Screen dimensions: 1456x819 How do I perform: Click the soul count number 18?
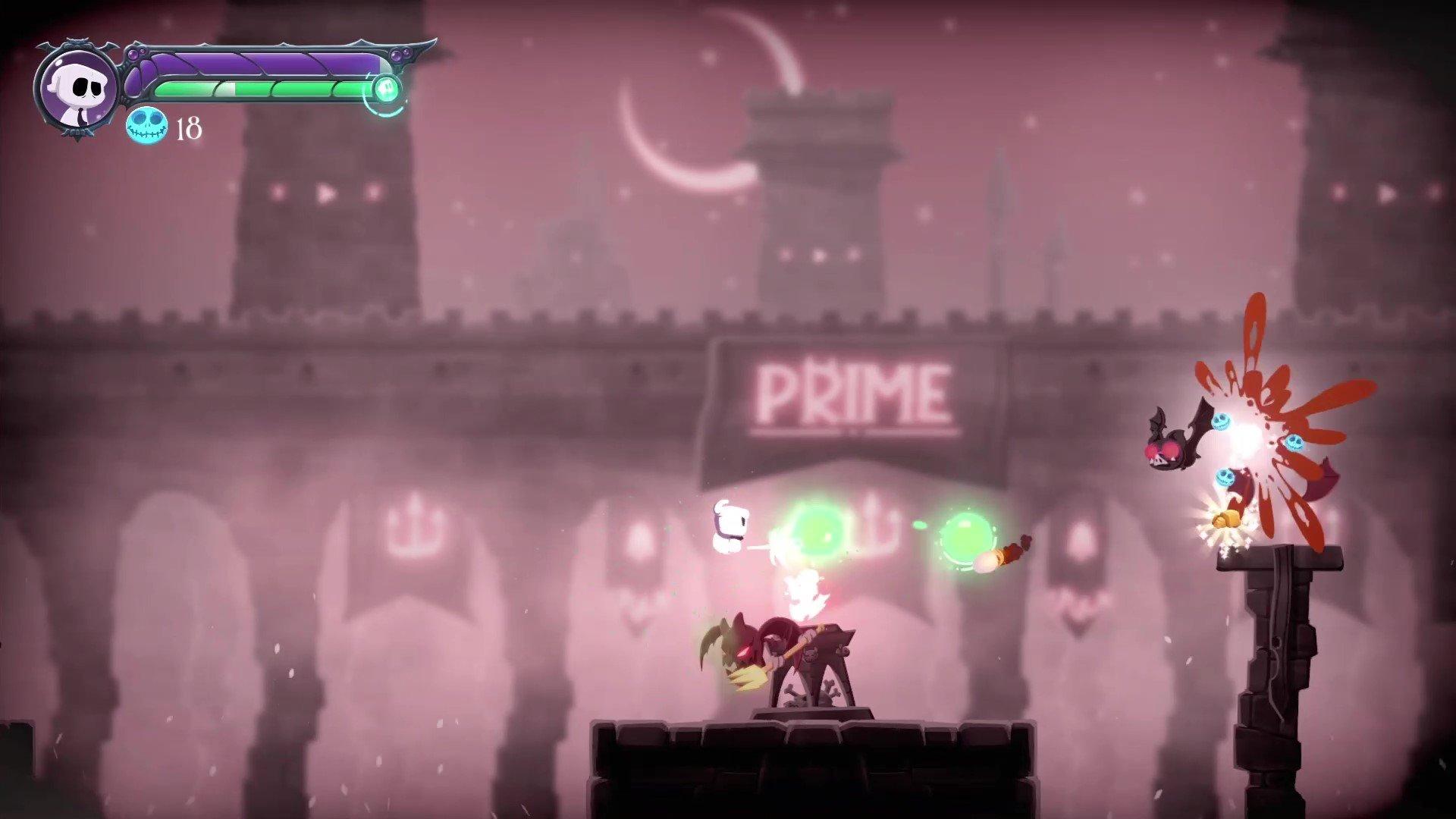tap(188, 129)
